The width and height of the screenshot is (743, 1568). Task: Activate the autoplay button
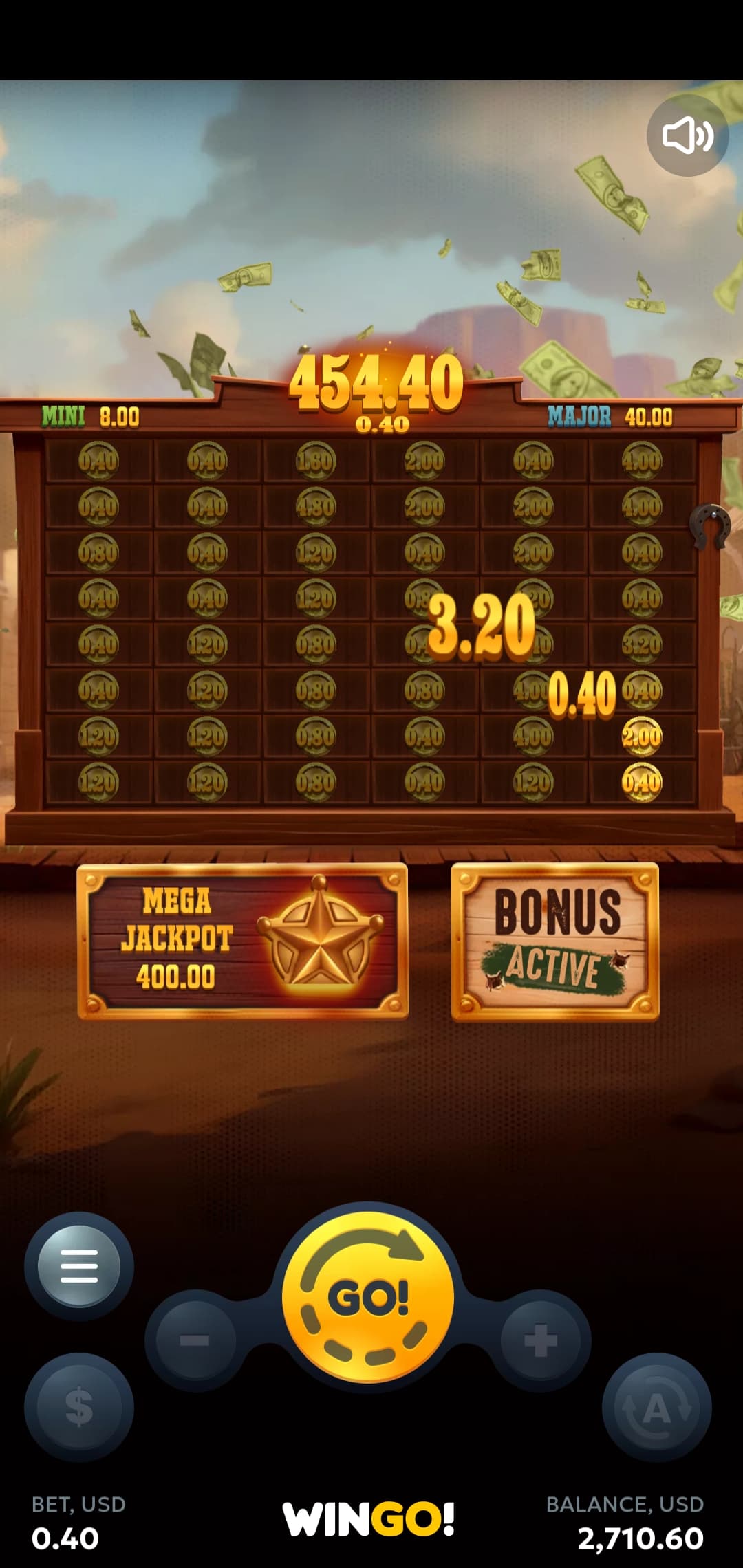pos(656,1406)
